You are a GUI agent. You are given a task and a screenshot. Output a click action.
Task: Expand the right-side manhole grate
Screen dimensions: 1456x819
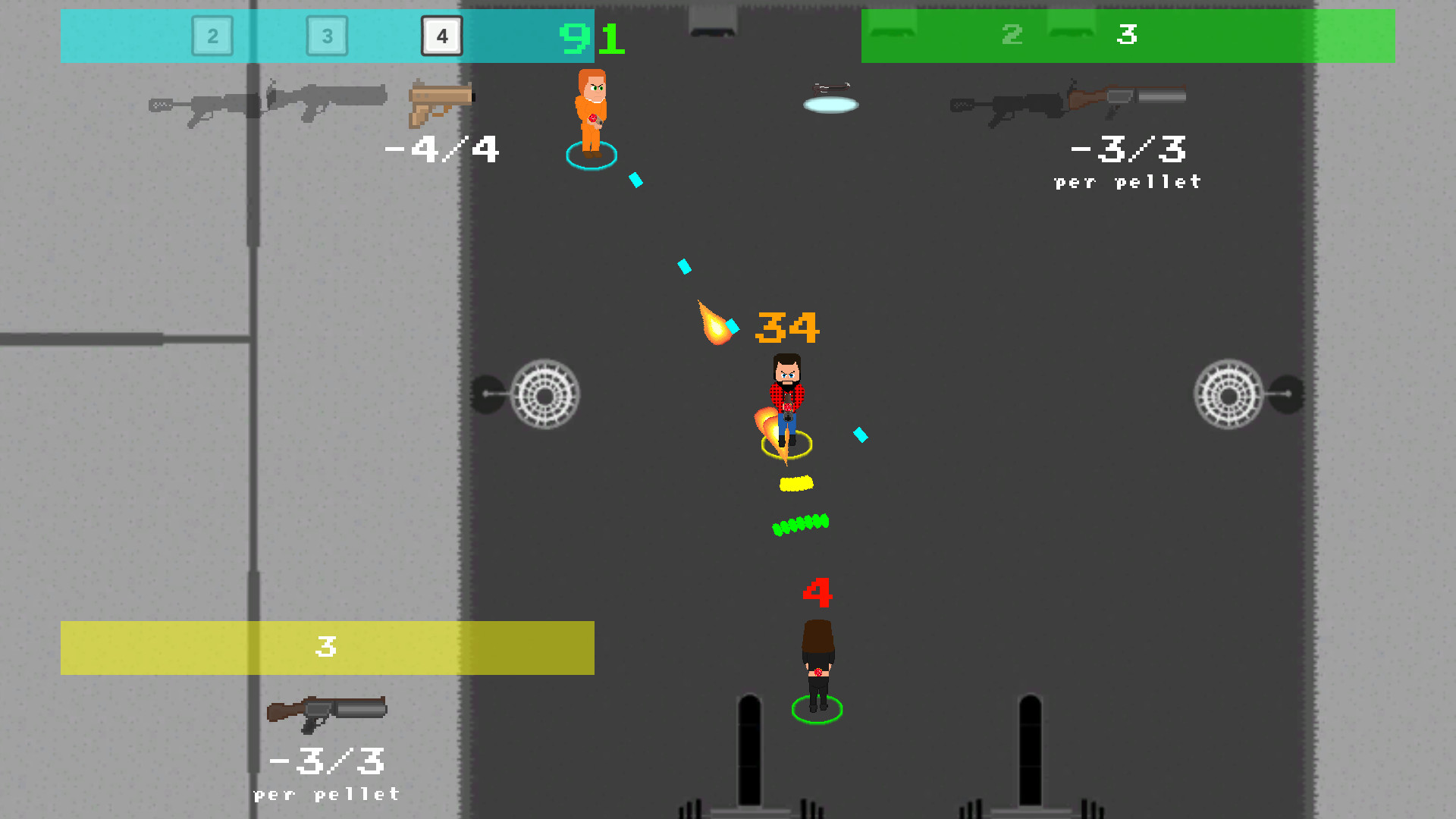pyautogui.click(x=1231, y=394)
